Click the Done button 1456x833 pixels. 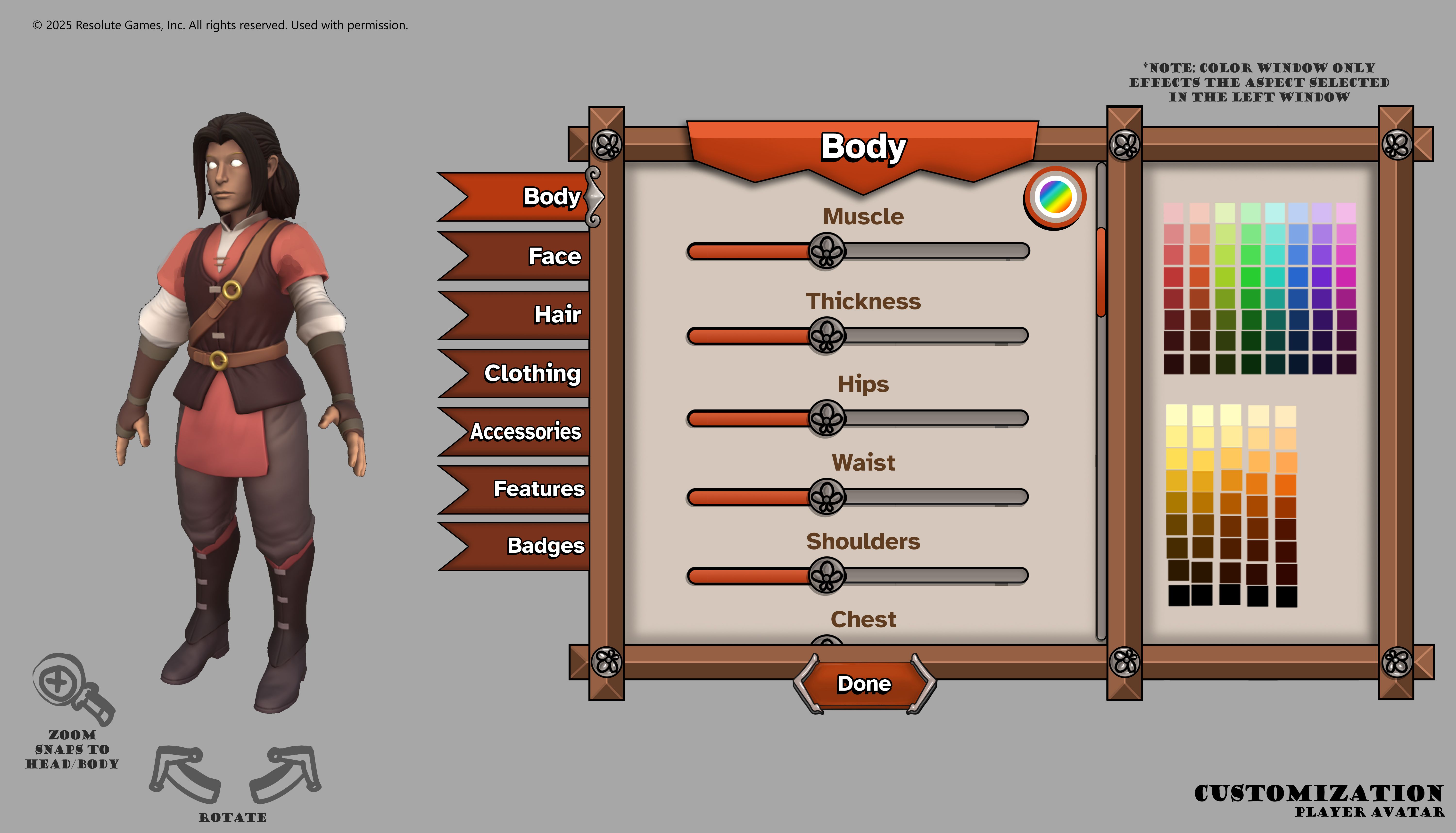point(864,684)
